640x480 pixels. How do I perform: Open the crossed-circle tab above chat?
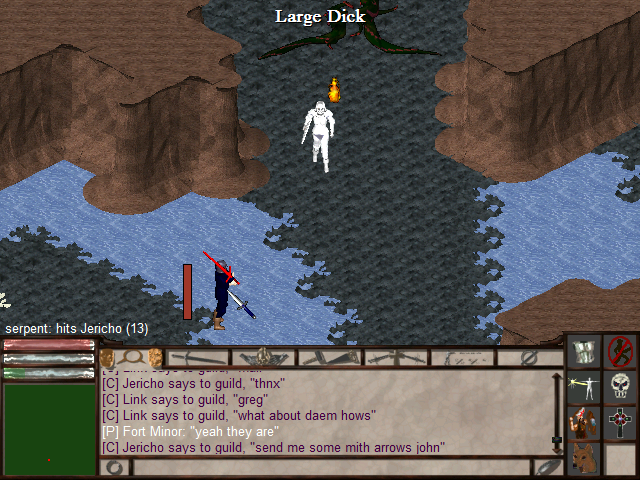pyautogui.click(x=529, y=357)
